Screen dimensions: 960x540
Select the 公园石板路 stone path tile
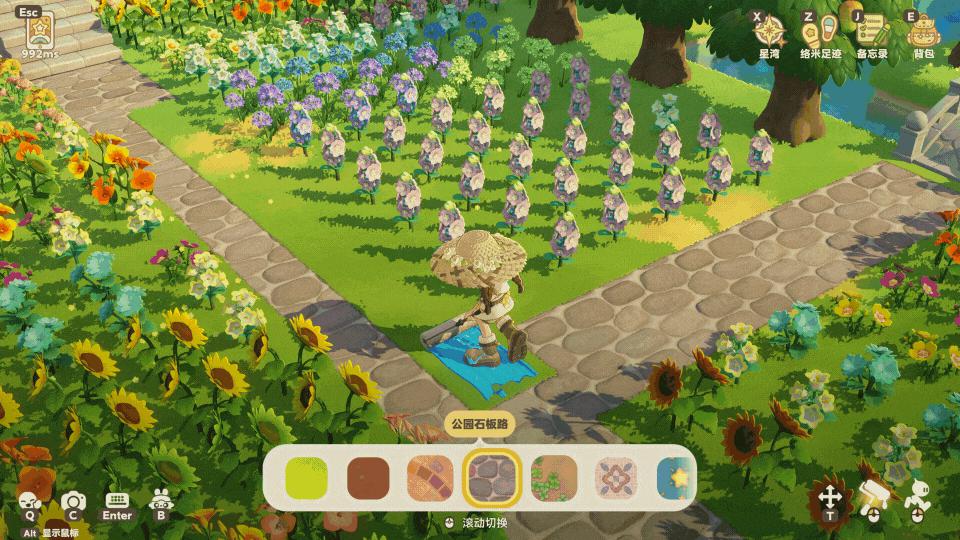pyautogui.click(x=491, y=479)
